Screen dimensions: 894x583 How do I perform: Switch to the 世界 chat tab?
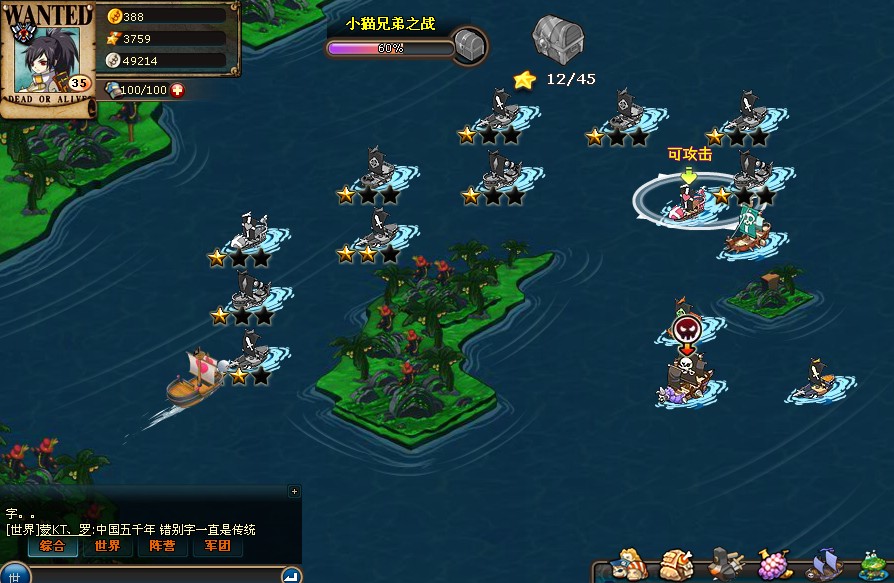108,546
